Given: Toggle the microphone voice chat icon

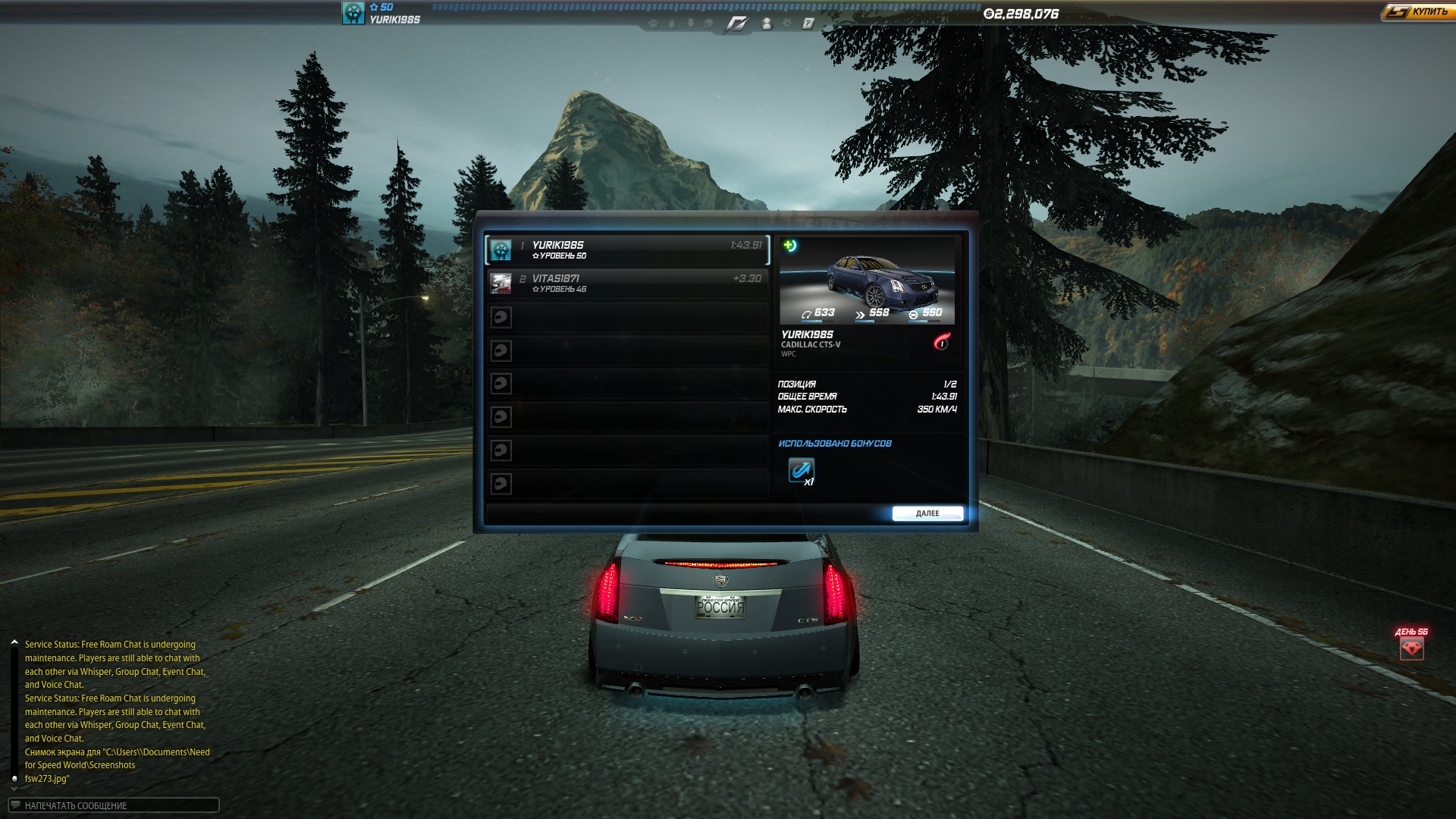Looking at the screenshot, I should pos(690,24).
